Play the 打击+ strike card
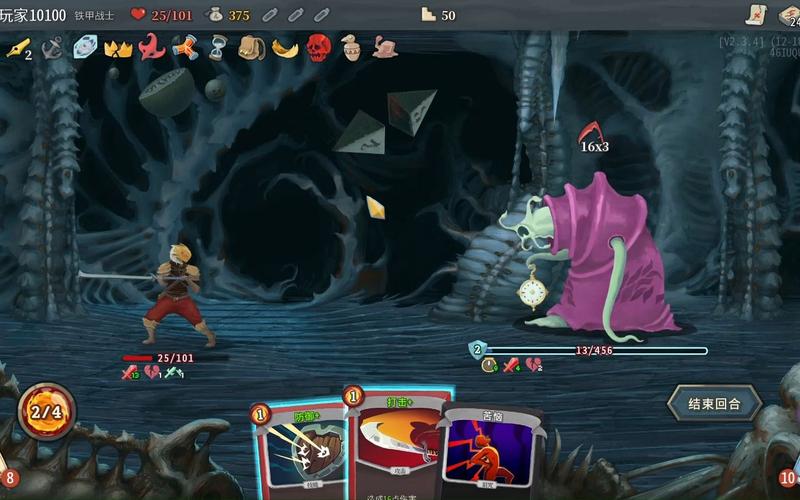This screenshot has width=800, height=500. pyautogui.click(x=397, y=445)
